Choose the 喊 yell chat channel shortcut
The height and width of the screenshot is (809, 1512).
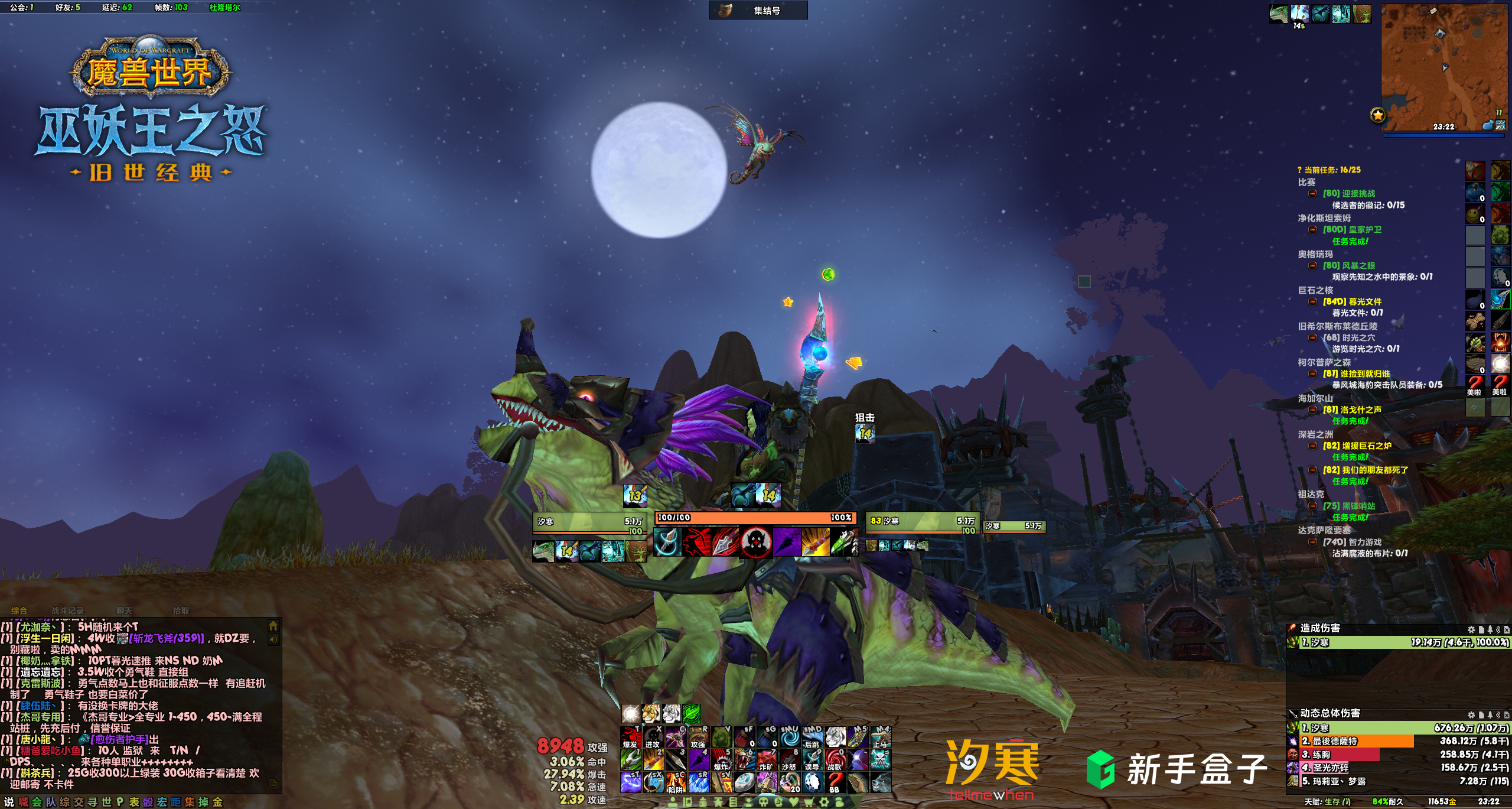point(23,802)
